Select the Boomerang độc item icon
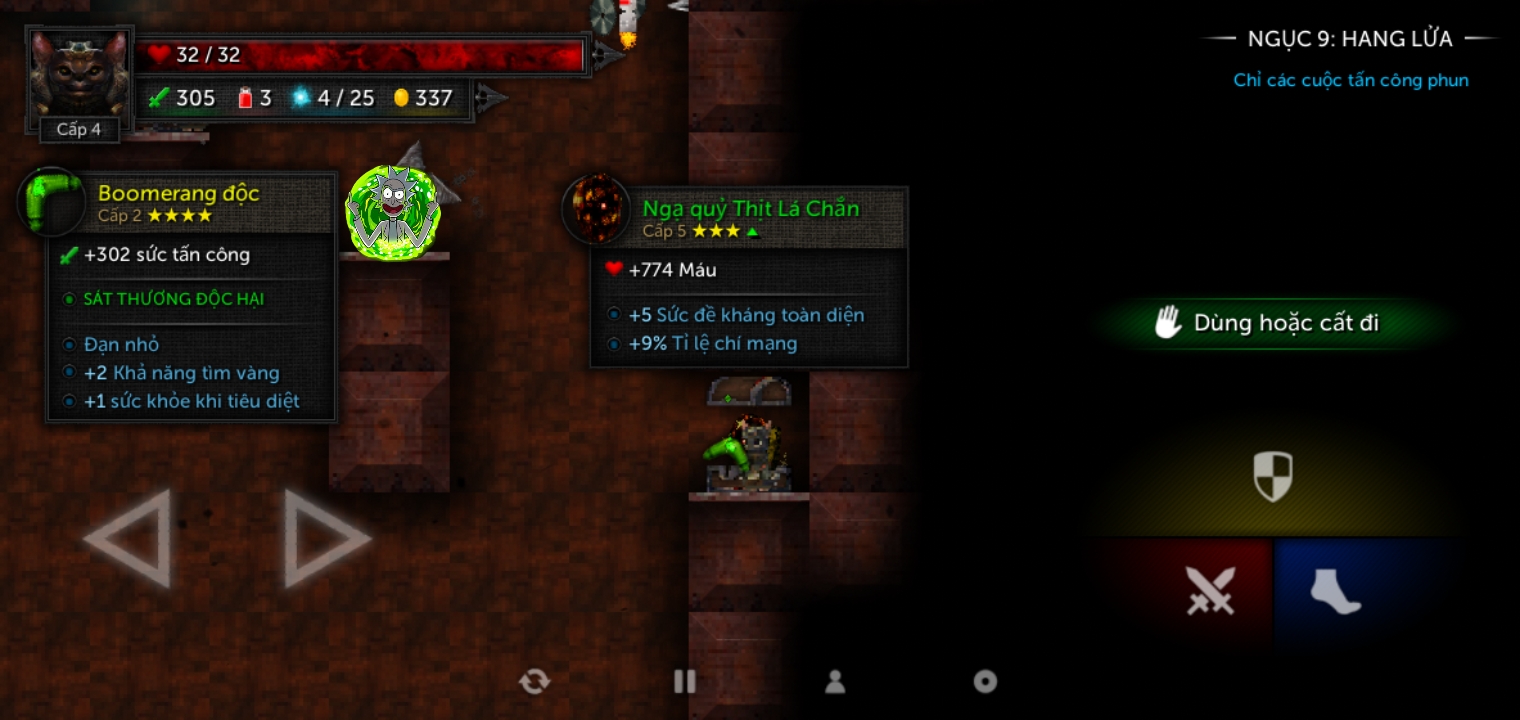The image size is (1520, 720). point(50,201)
